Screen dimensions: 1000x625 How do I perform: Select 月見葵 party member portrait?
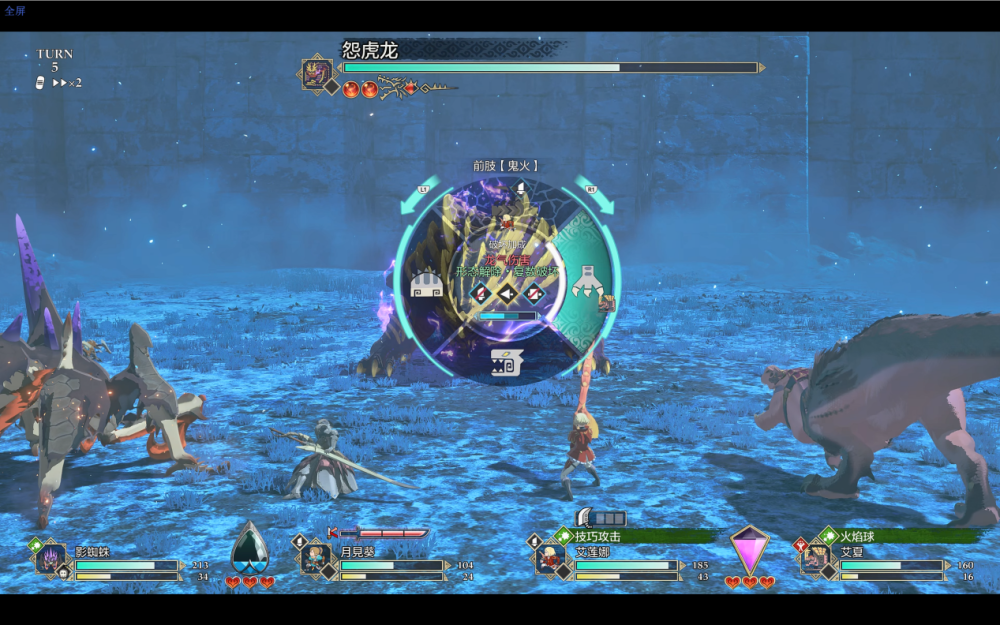(316, 559)
